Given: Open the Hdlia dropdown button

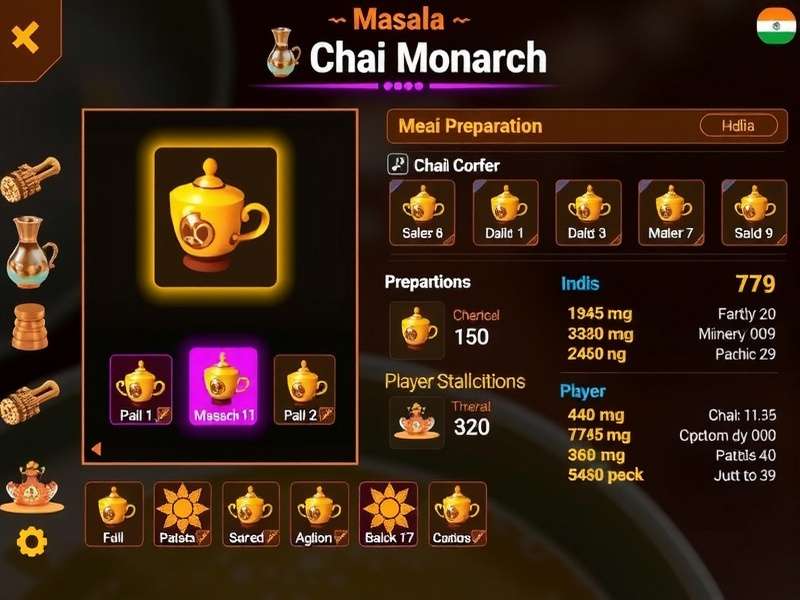Looking at the screenshot, I should pos(738,126).
